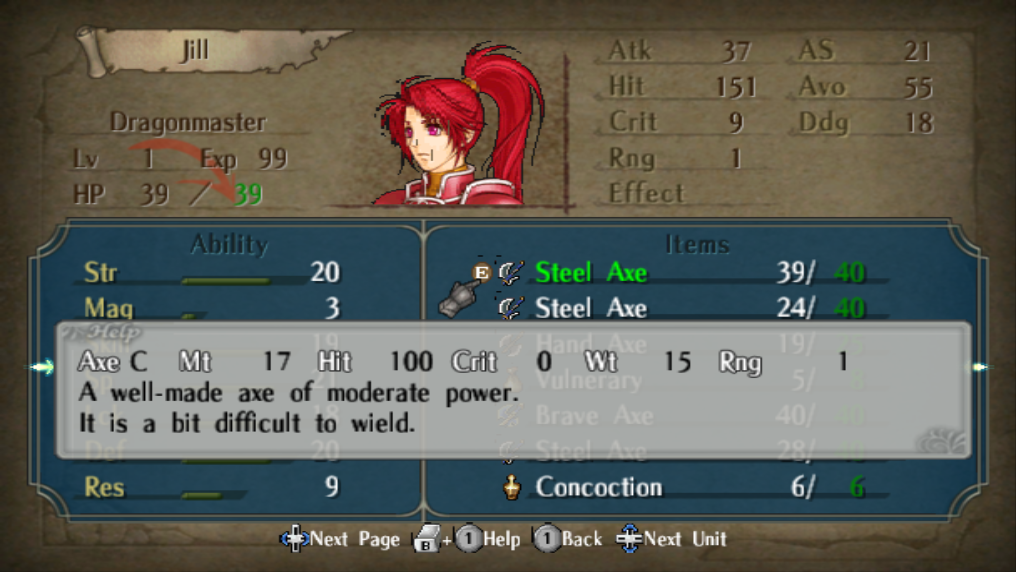Select the Vulnerary item row

point(589,380)
